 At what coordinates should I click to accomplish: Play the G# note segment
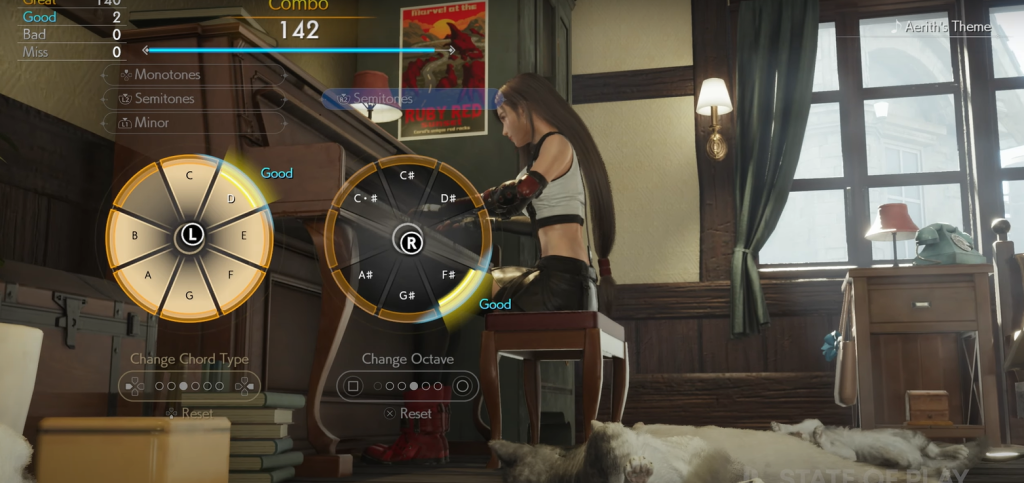408,296
